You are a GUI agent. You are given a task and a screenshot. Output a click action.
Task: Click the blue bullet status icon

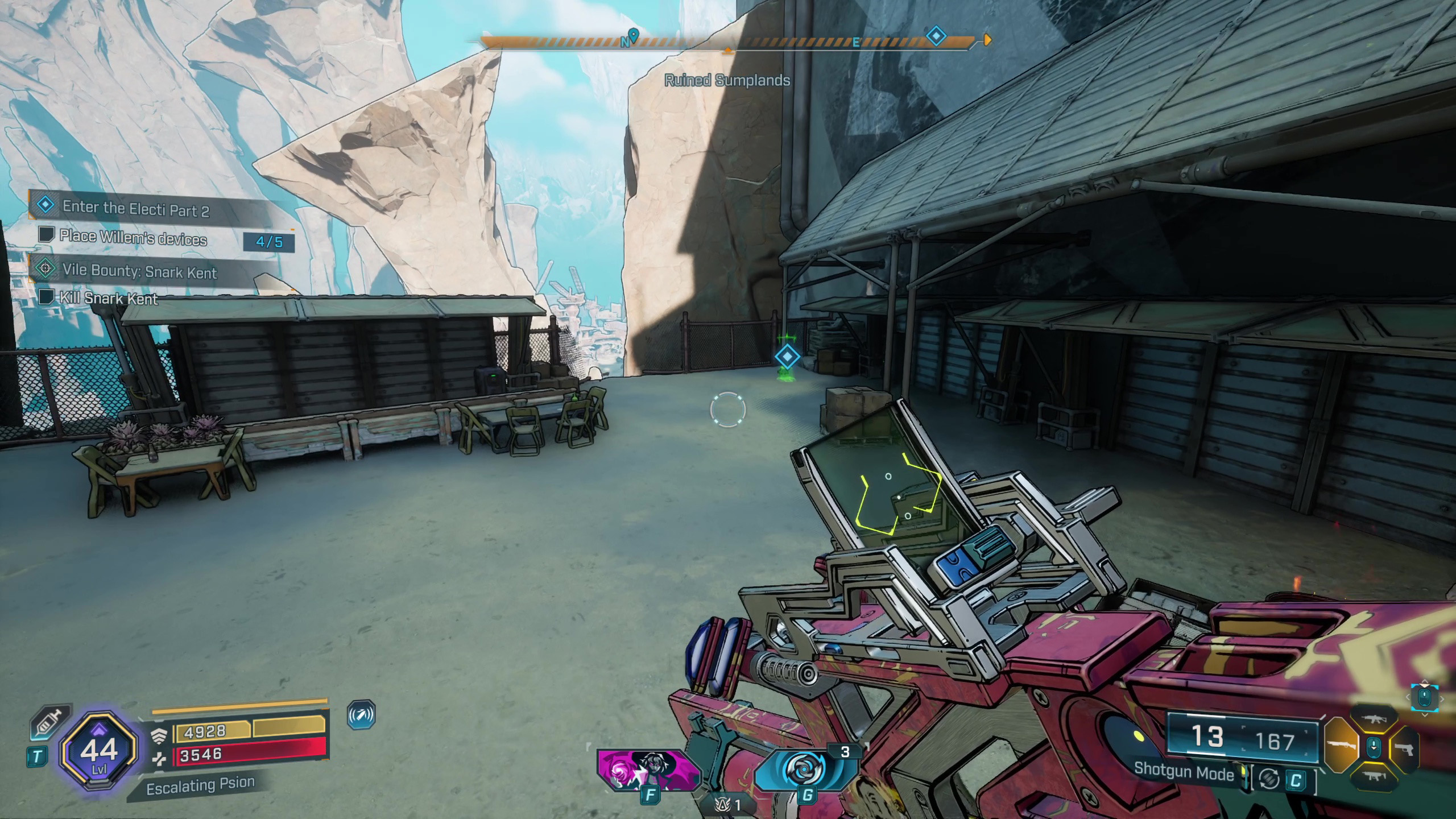[x=361, y=715]
